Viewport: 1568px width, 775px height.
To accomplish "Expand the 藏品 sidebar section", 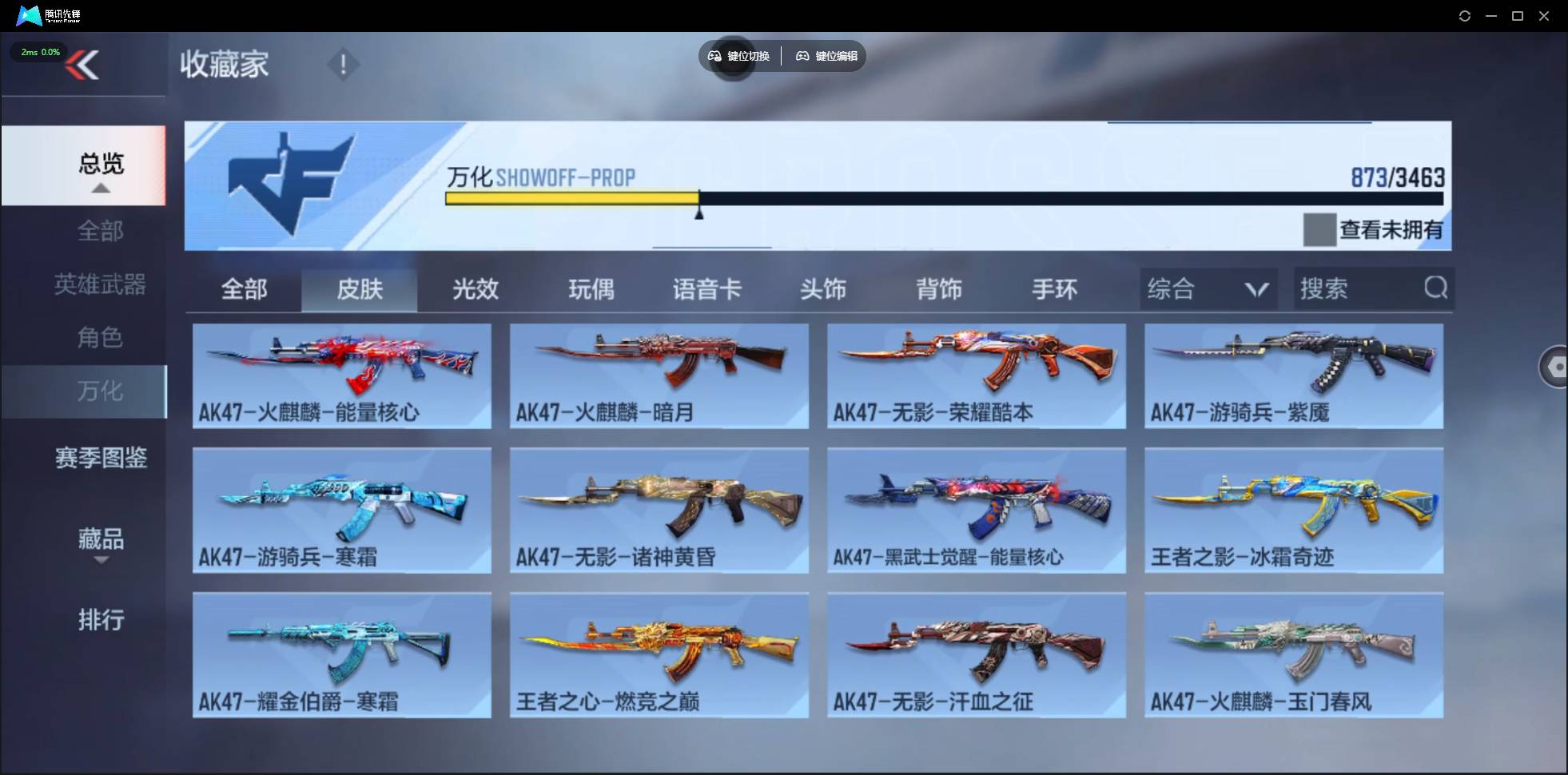I will 101,539.
